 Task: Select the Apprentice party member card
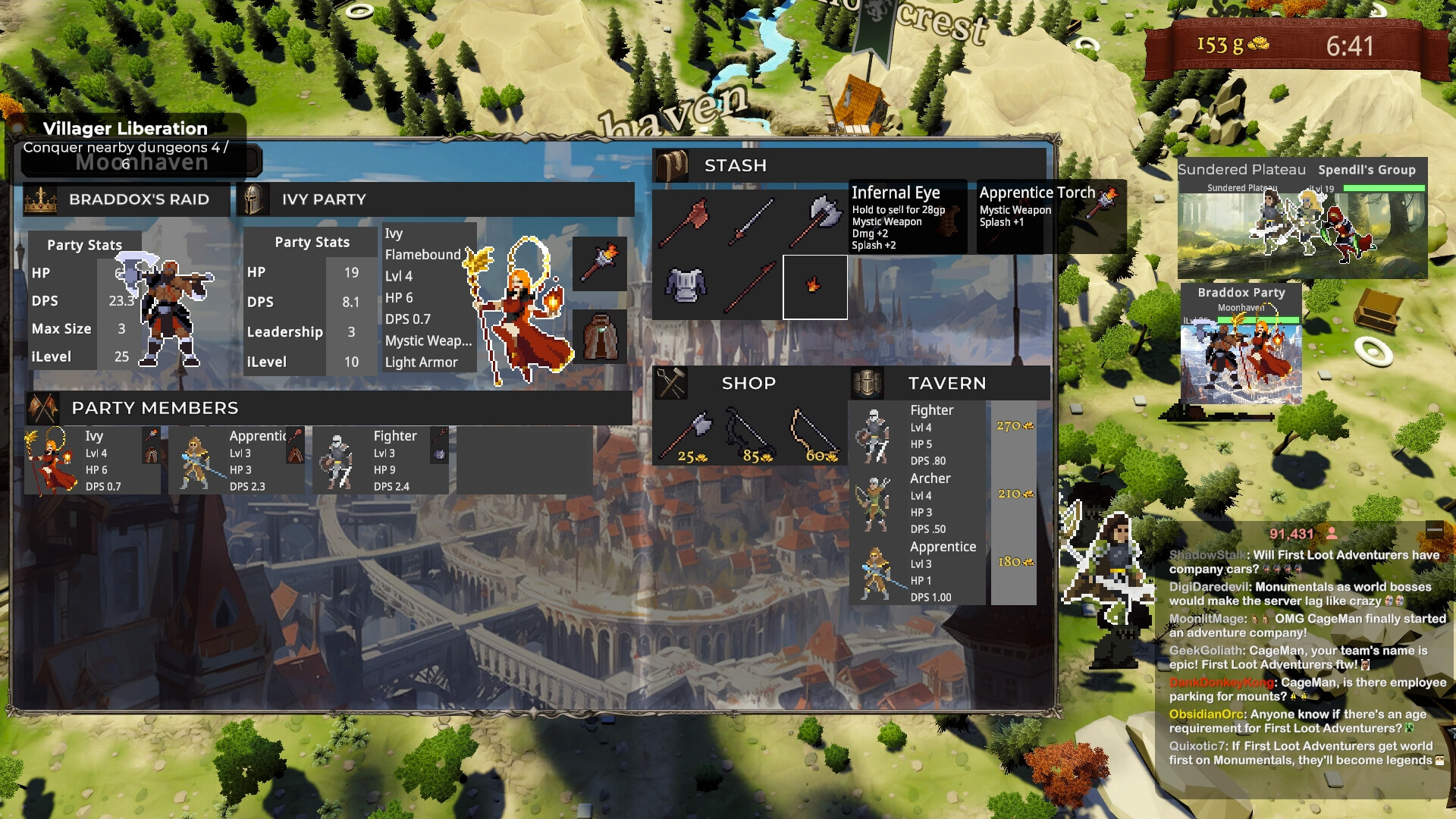click(x=237, y=460)
